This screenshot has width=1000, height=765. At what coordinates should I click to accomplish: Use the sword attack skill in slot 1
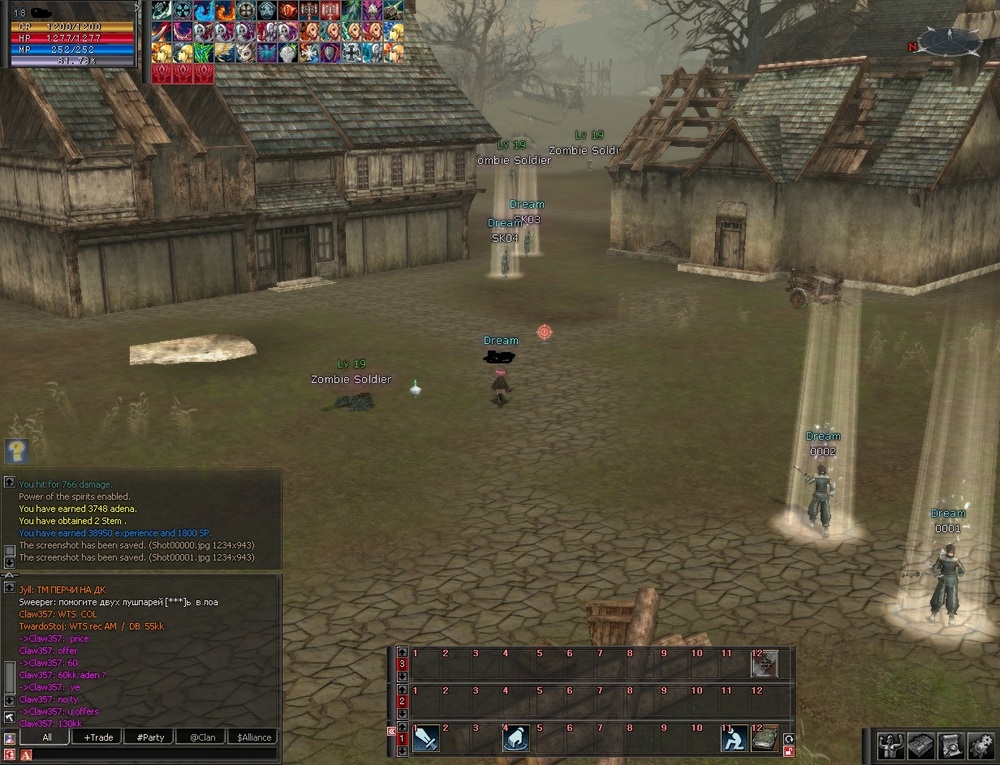tap(426, 738)
